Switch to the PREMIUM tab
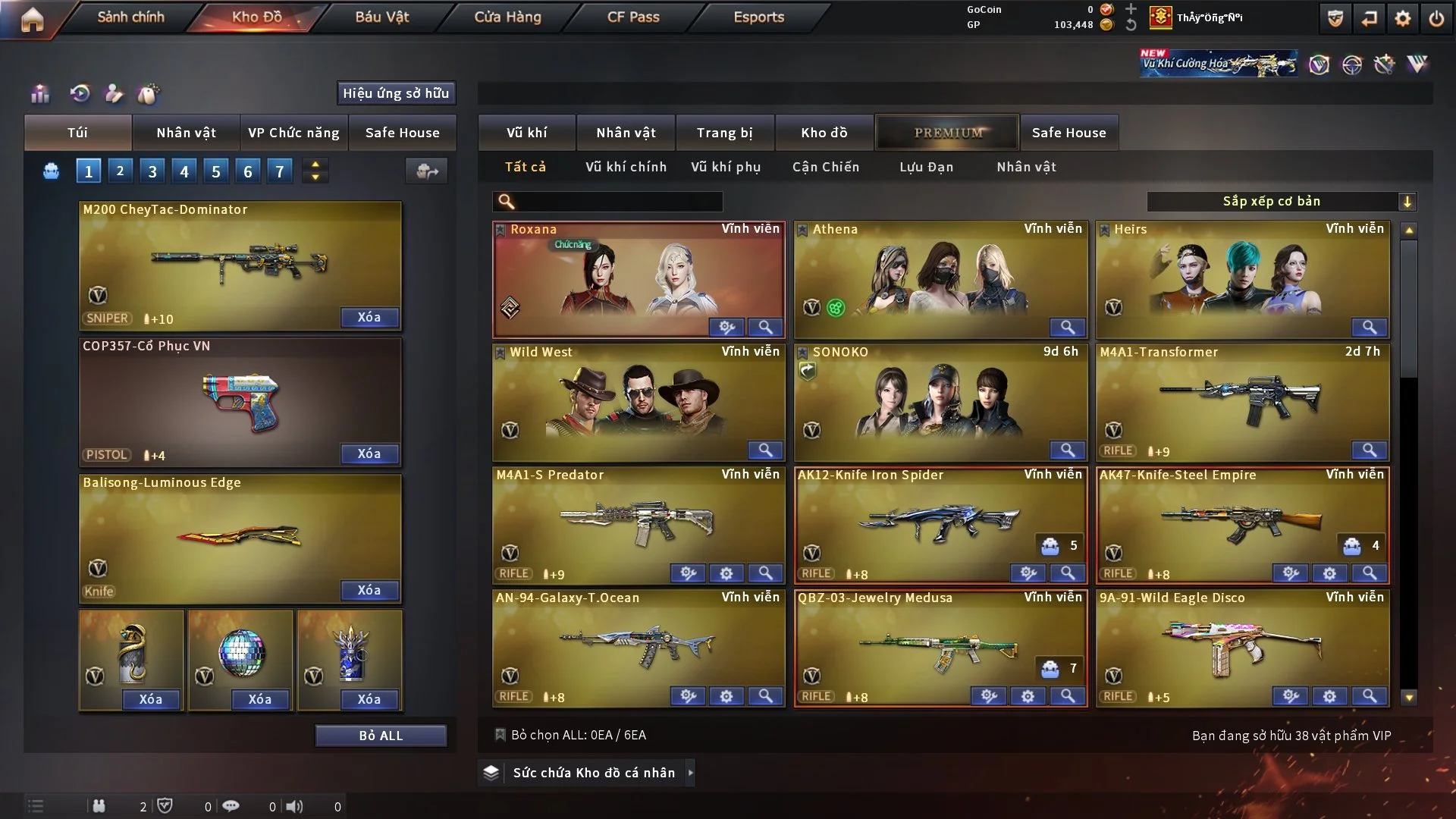Viewport: 1456px width, 819px height. pos(947,132)
